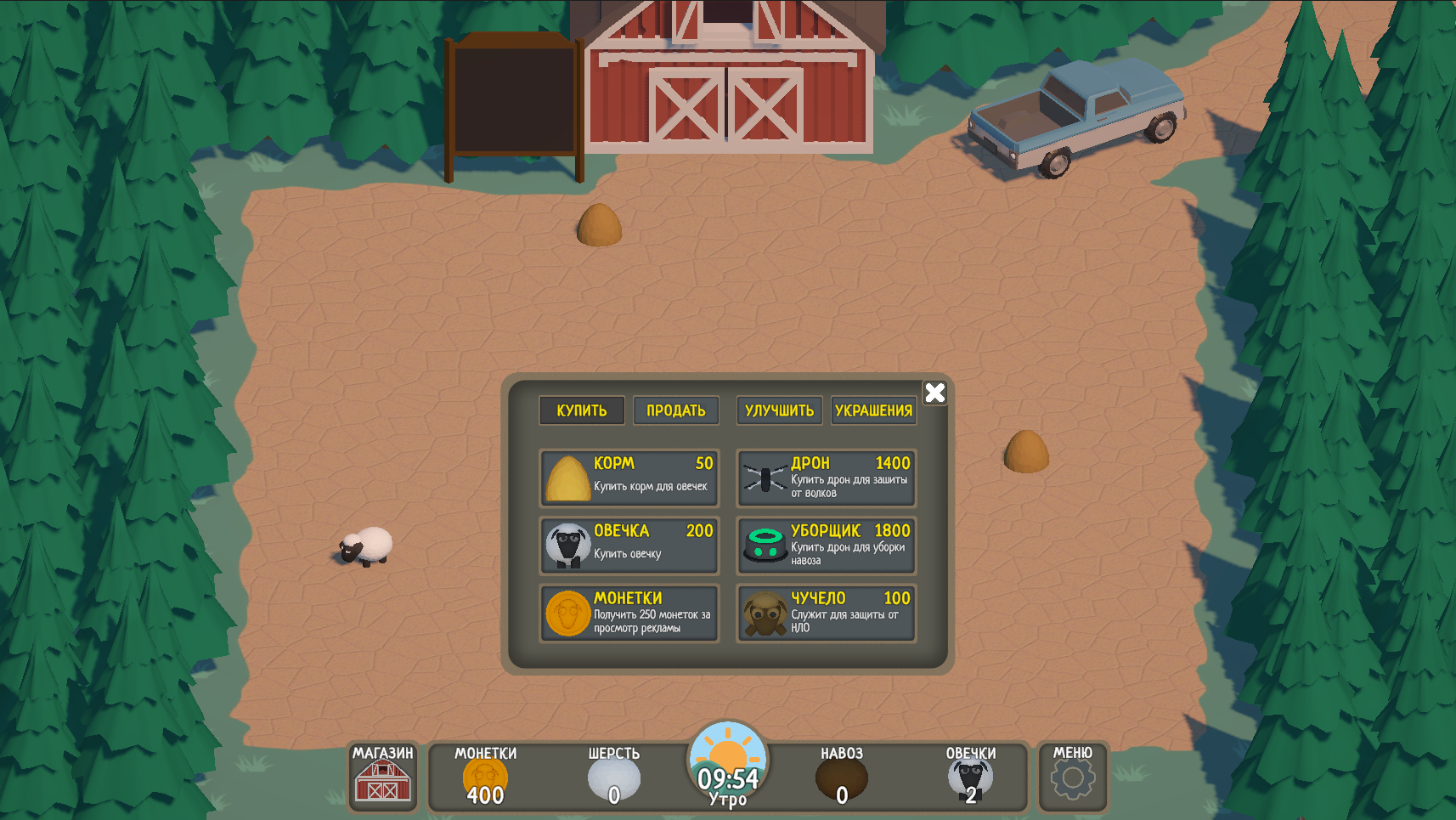Buy a sheep for 200 coins

pyautogui.click(x=629, y=545)
